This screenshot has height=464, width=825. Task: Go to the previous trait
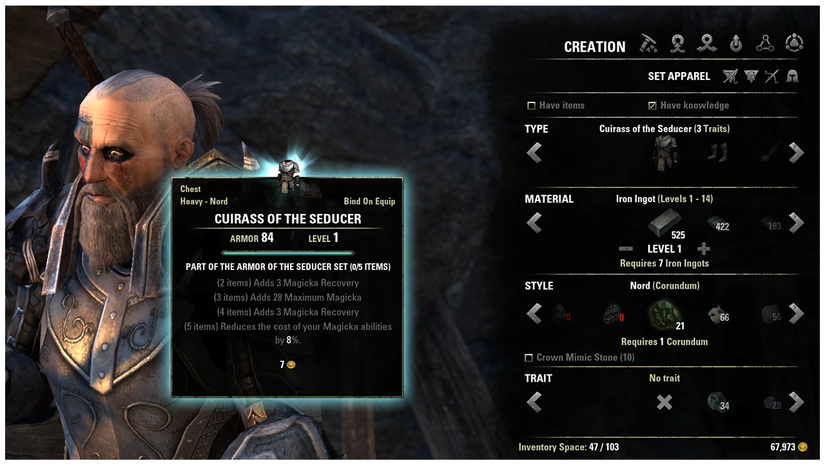[x=534, y=402]
